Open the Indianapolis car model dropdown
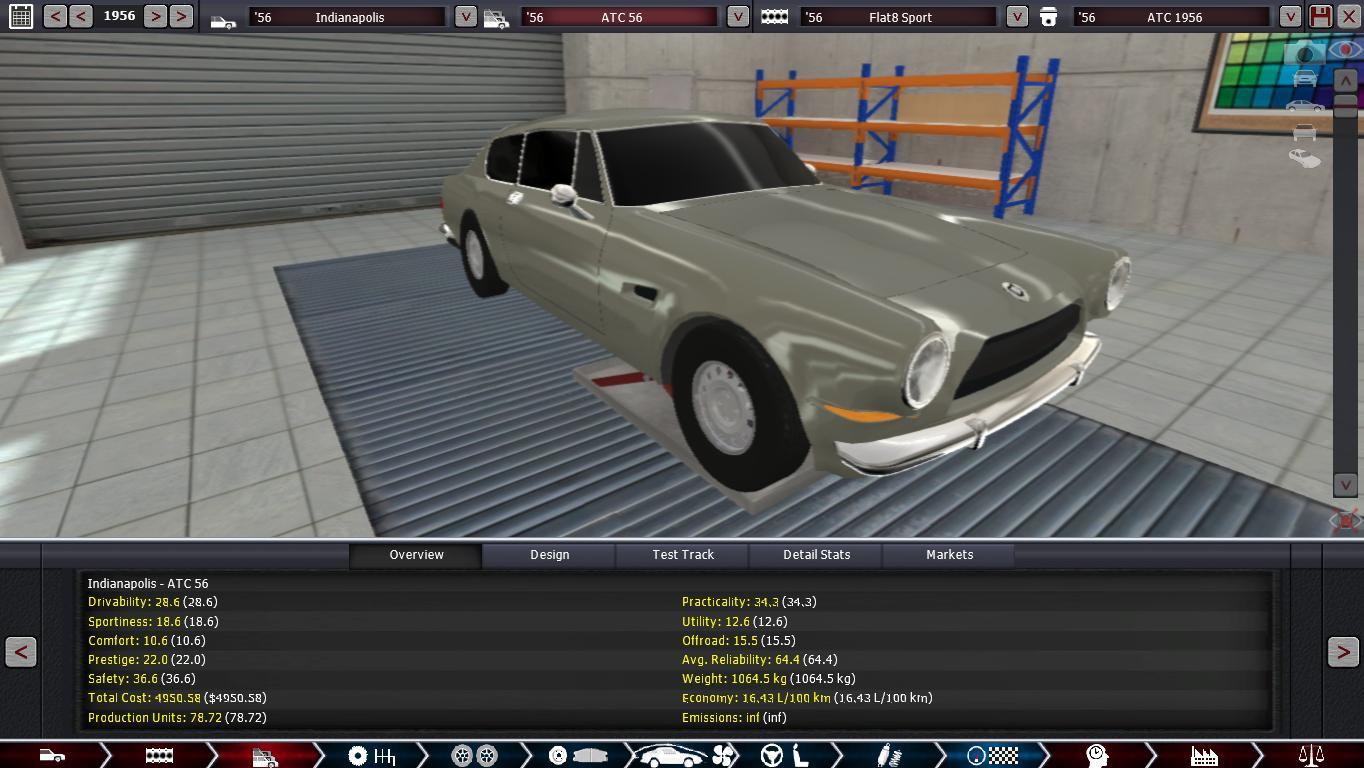Screen dimensions: 1364x768 465,17
